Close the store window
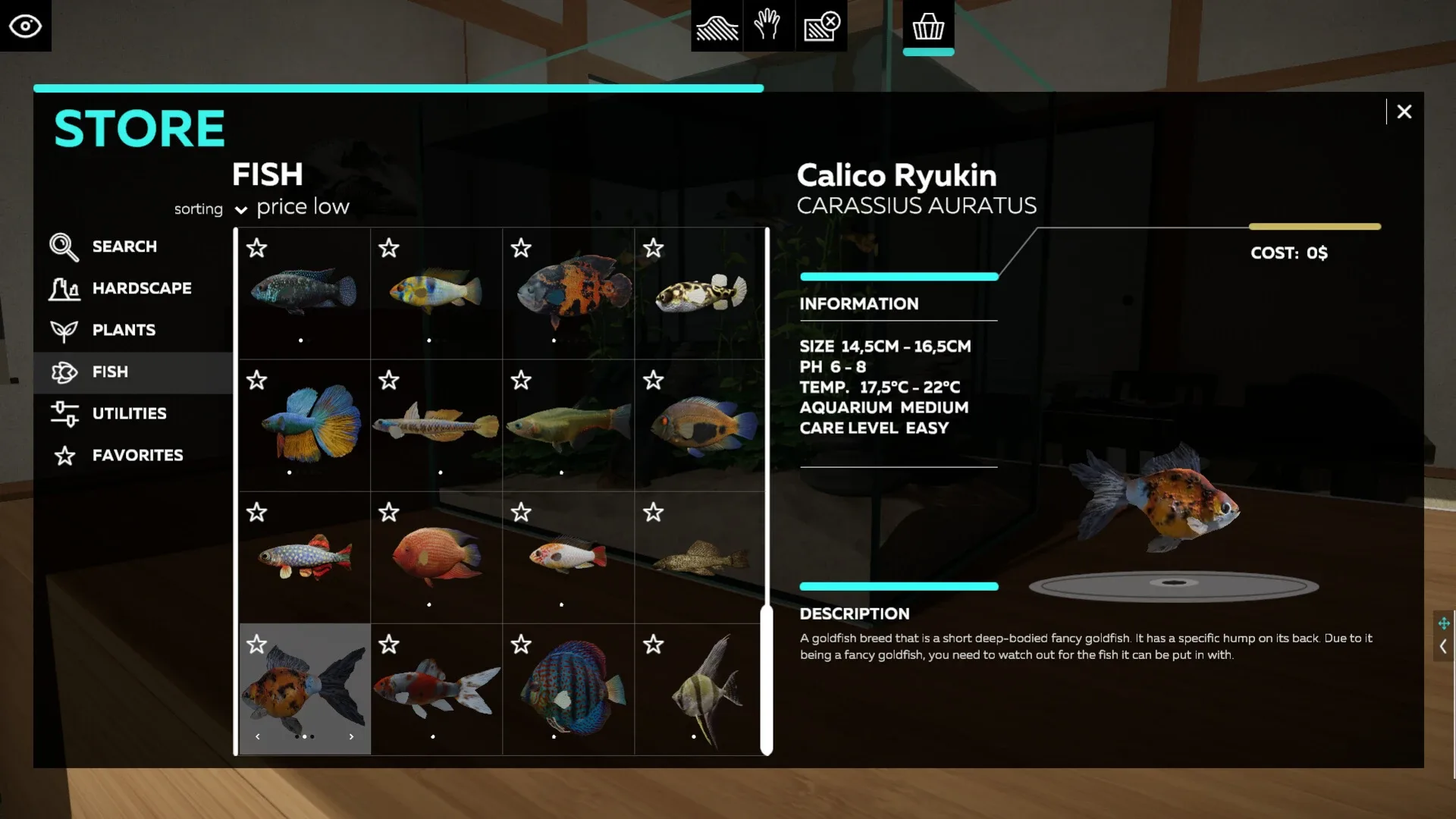The image size is (1456, 819). click(1404, 111)
